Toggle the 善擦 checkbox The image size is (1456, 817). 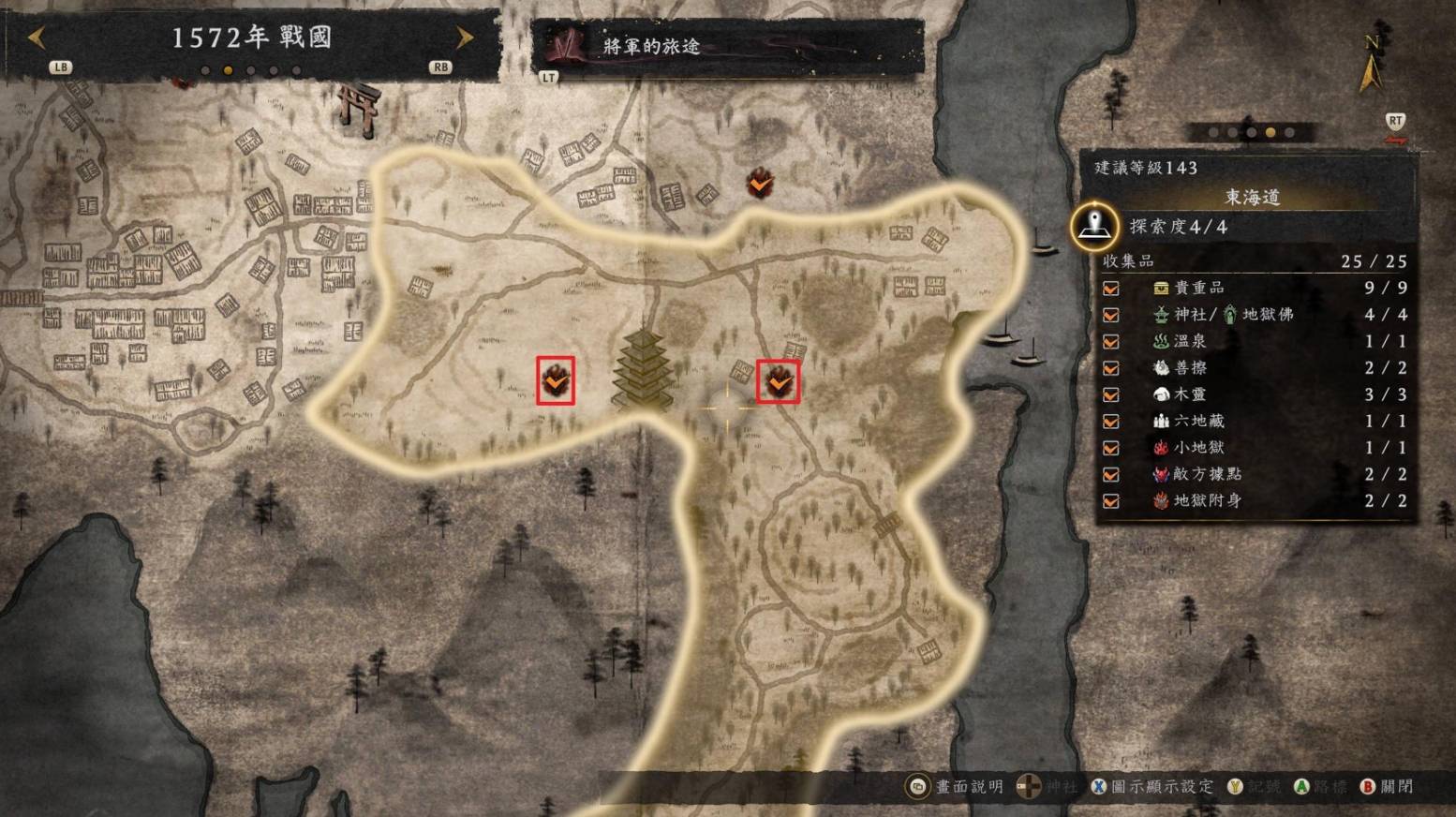(x=1111, y=368)
